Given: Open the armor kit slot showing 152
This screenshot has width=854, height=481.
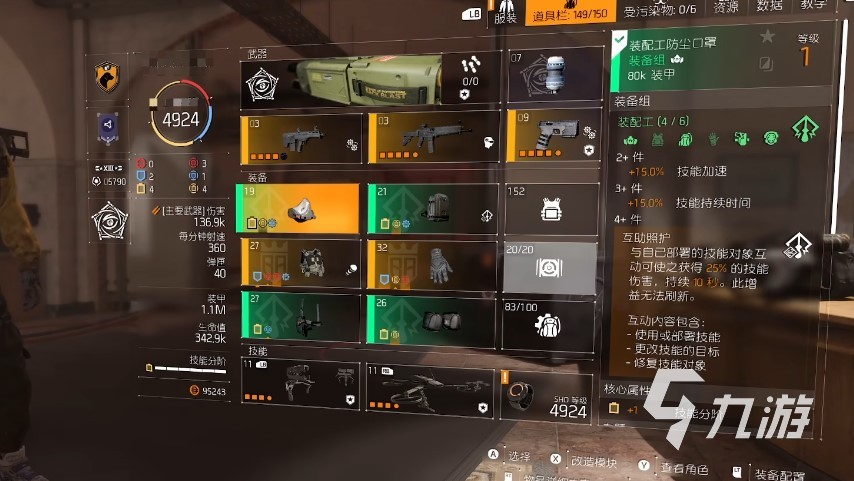Looking at the screenshot, I should click(x=551, y=209).
